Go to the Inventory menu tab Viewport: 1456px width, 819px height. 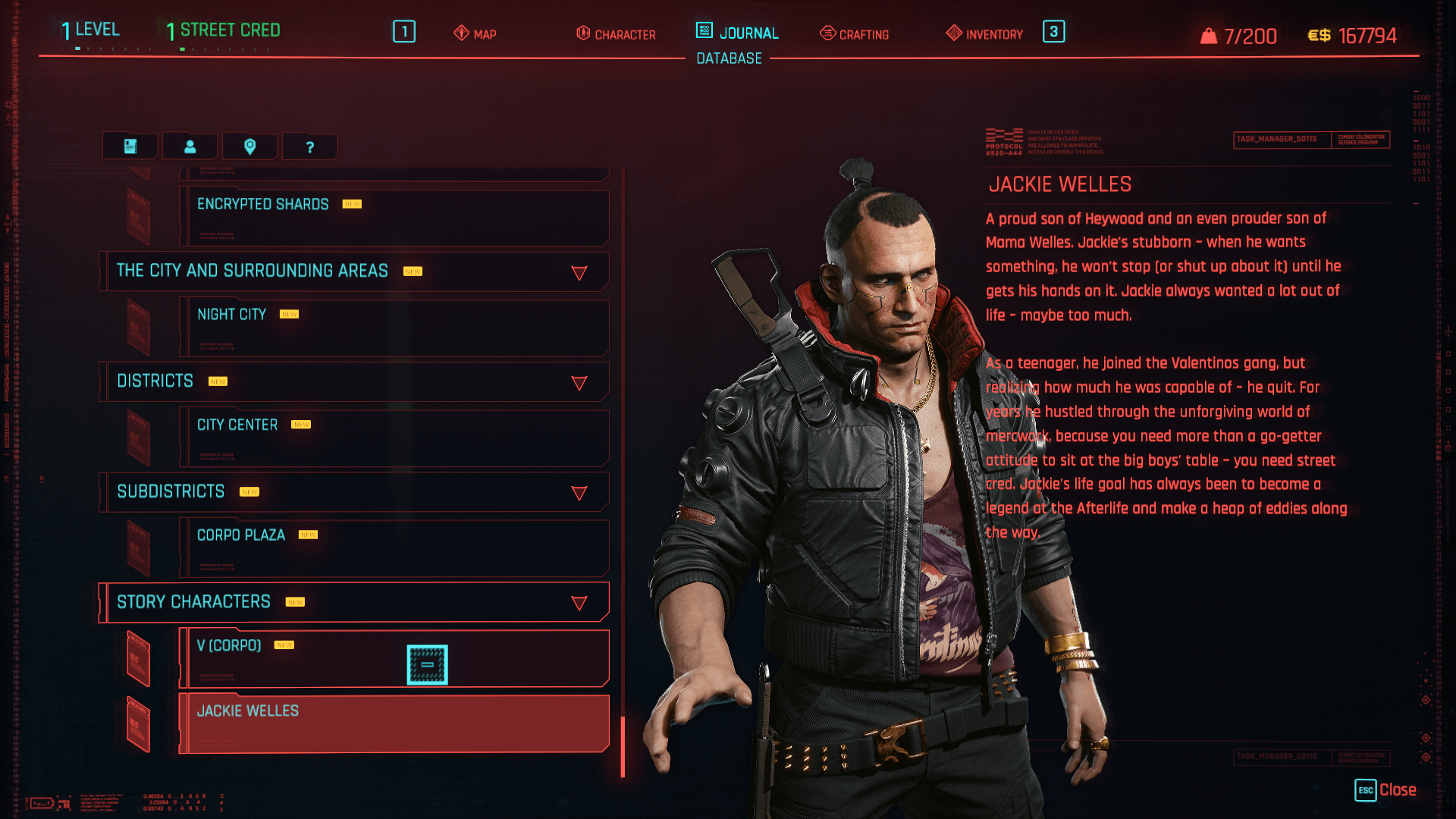click(x=984, y=34)
